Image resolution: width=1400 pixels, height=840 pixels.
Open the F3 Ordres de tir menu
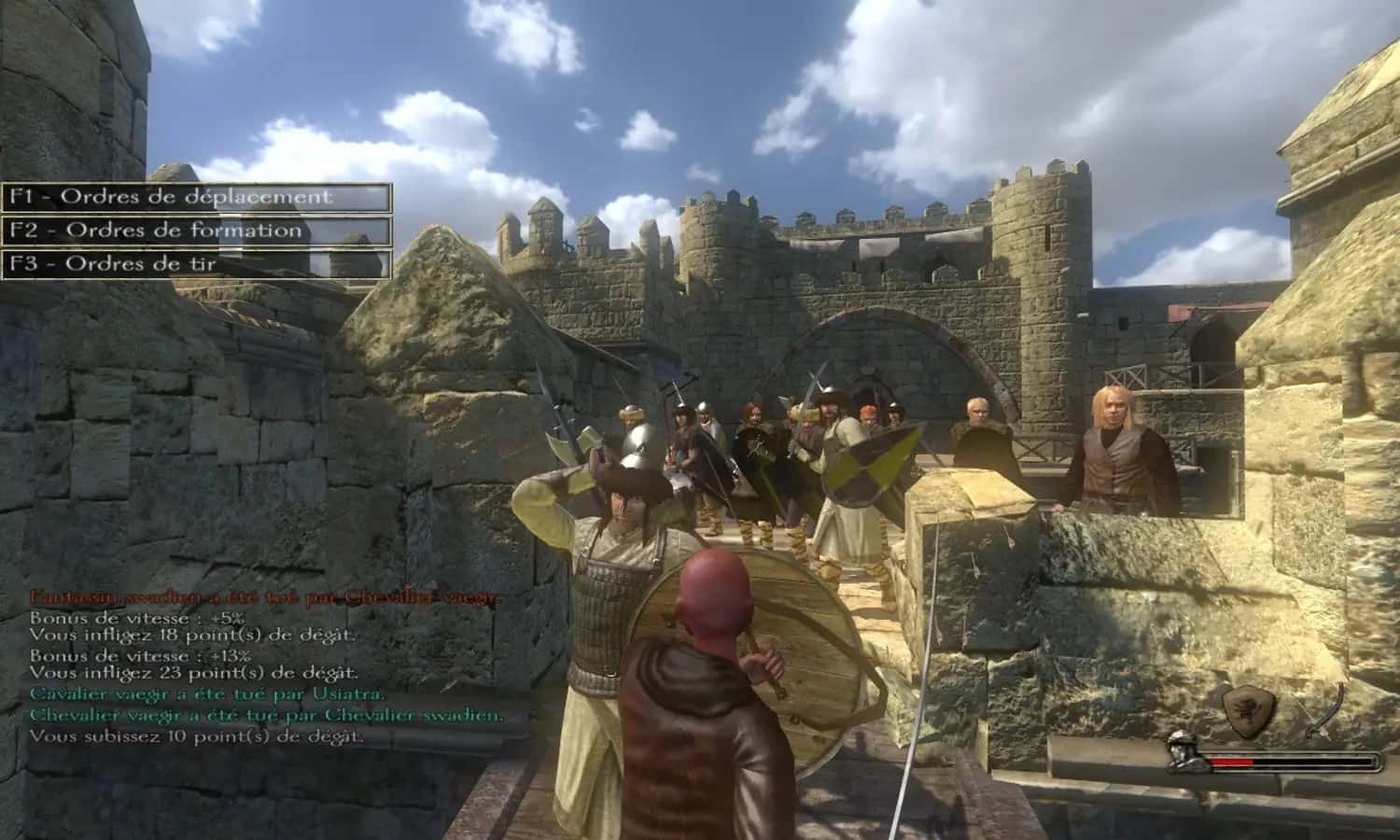(114, 264)
